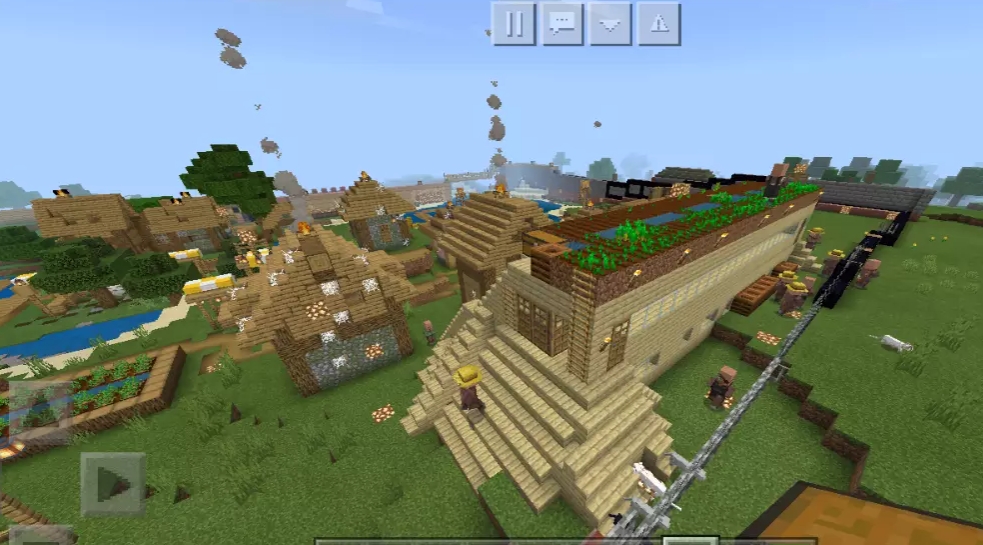
Task: Open the chat speech bubble button
Action: click(x=562, y=24)
